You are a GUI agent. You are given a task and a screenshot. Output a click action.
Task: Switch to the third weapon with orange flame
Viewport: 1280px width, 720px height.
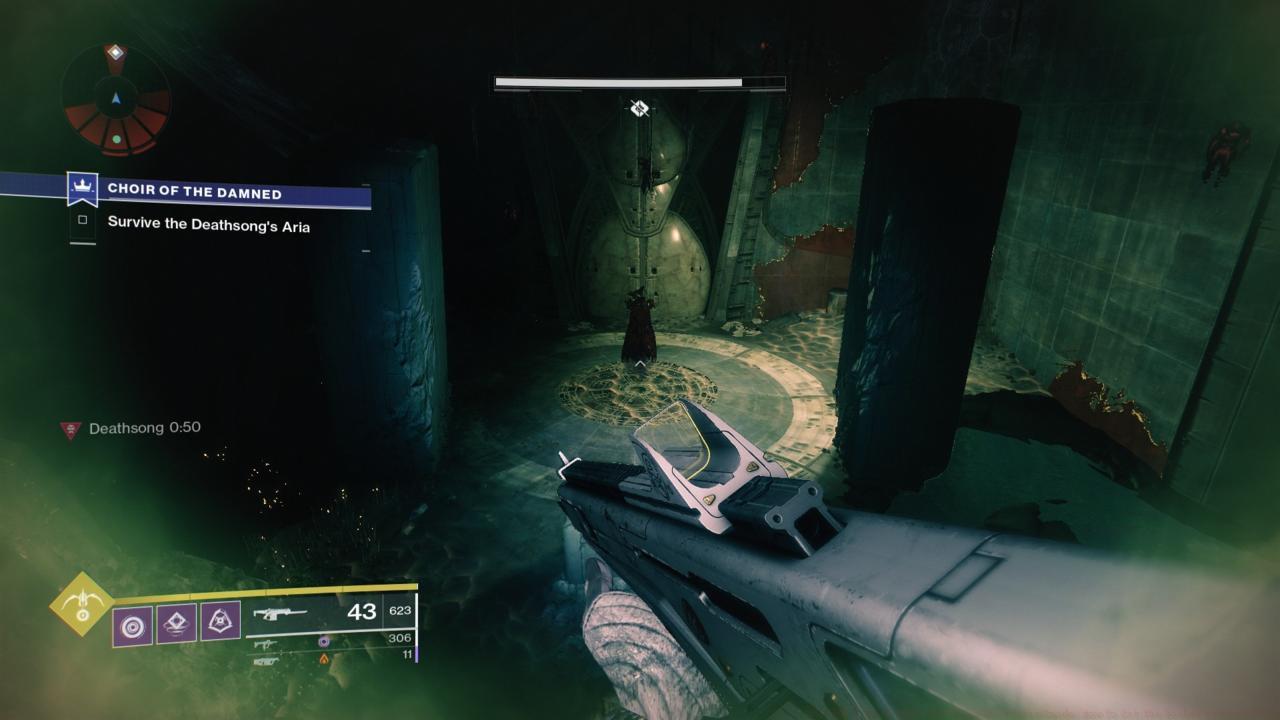tap(265, 659)
